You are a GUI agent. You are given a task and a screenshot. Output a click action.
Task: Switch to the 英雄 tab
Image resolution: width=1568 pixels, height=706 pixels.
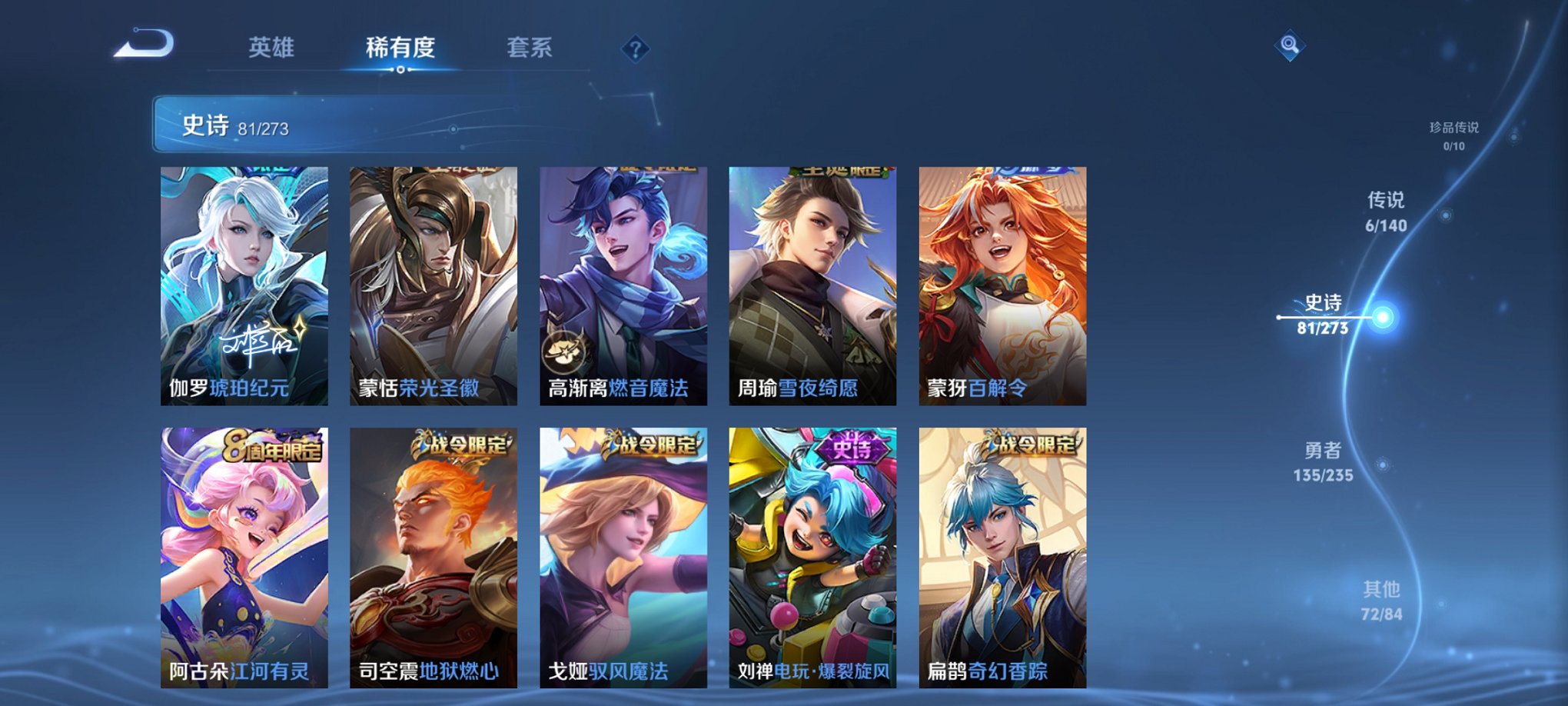[x=271, y=48]
